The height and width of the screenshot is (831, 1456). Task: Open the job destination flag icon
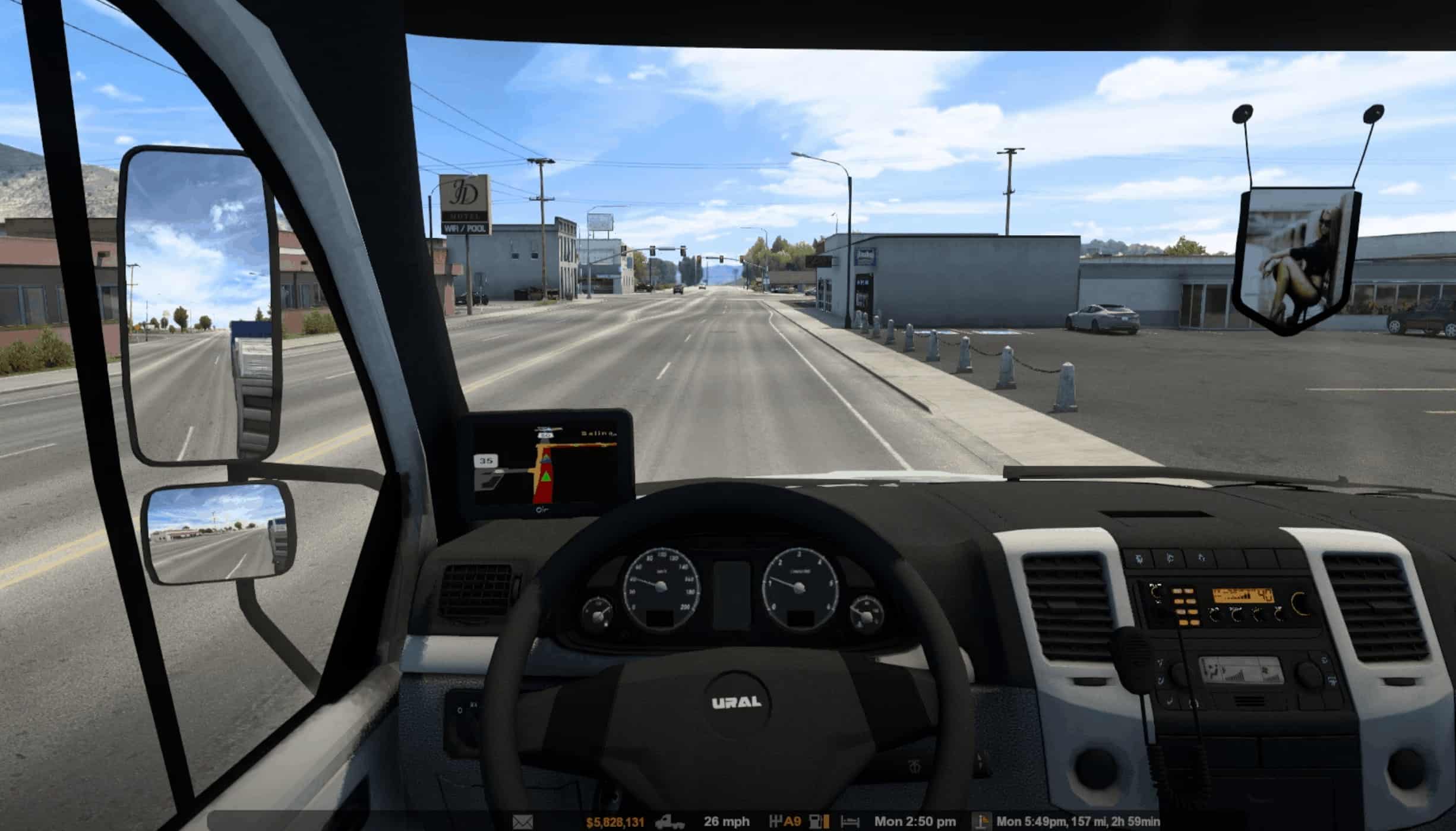pyautogui.click(x=983, y=822)
